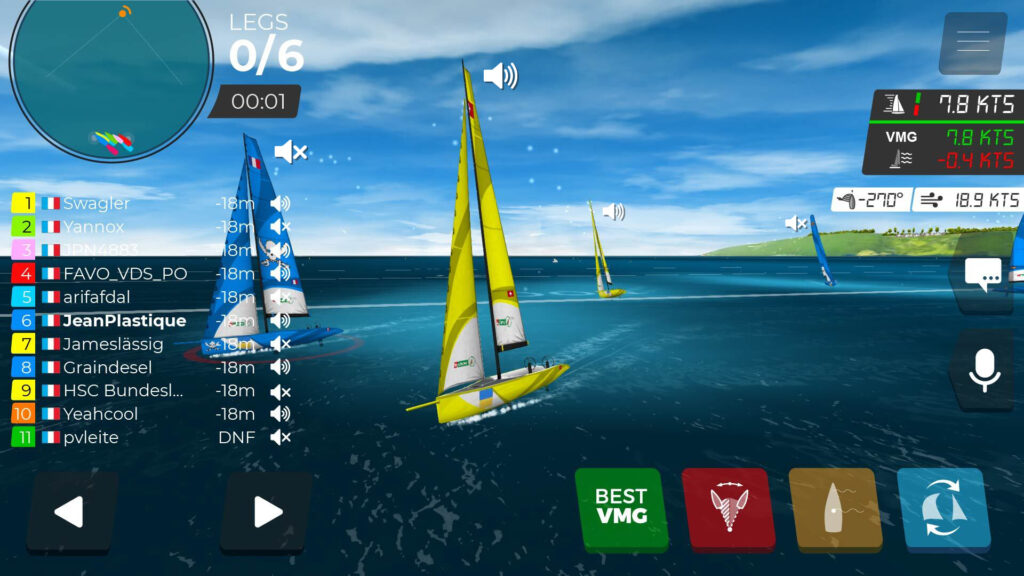Activate the Best VMG button
The height and width of the screenshot is (576, 1024).
click(621, 507)
